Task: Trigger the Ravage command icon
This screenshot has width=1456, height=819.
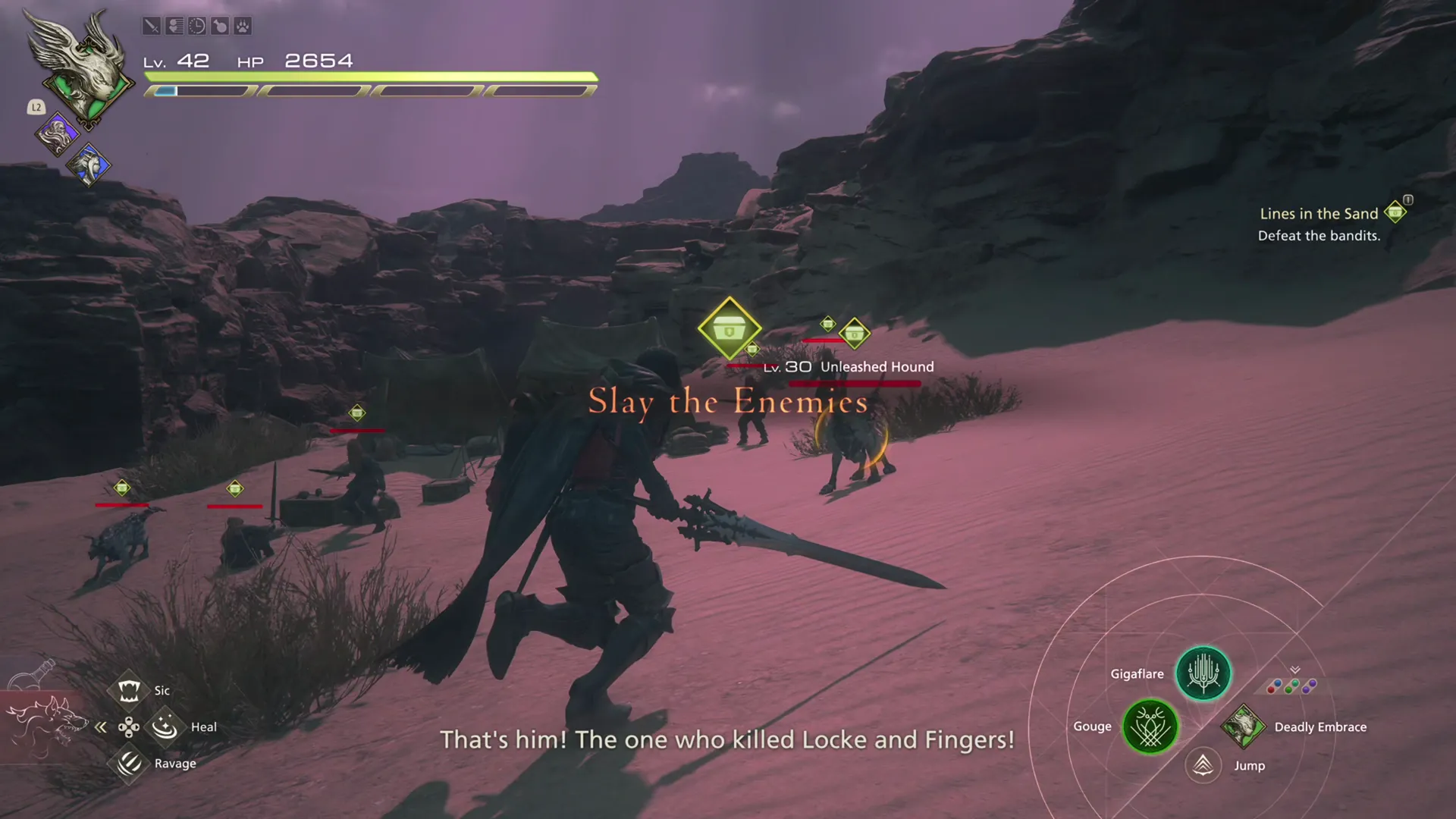Action: tap(130, 763)
